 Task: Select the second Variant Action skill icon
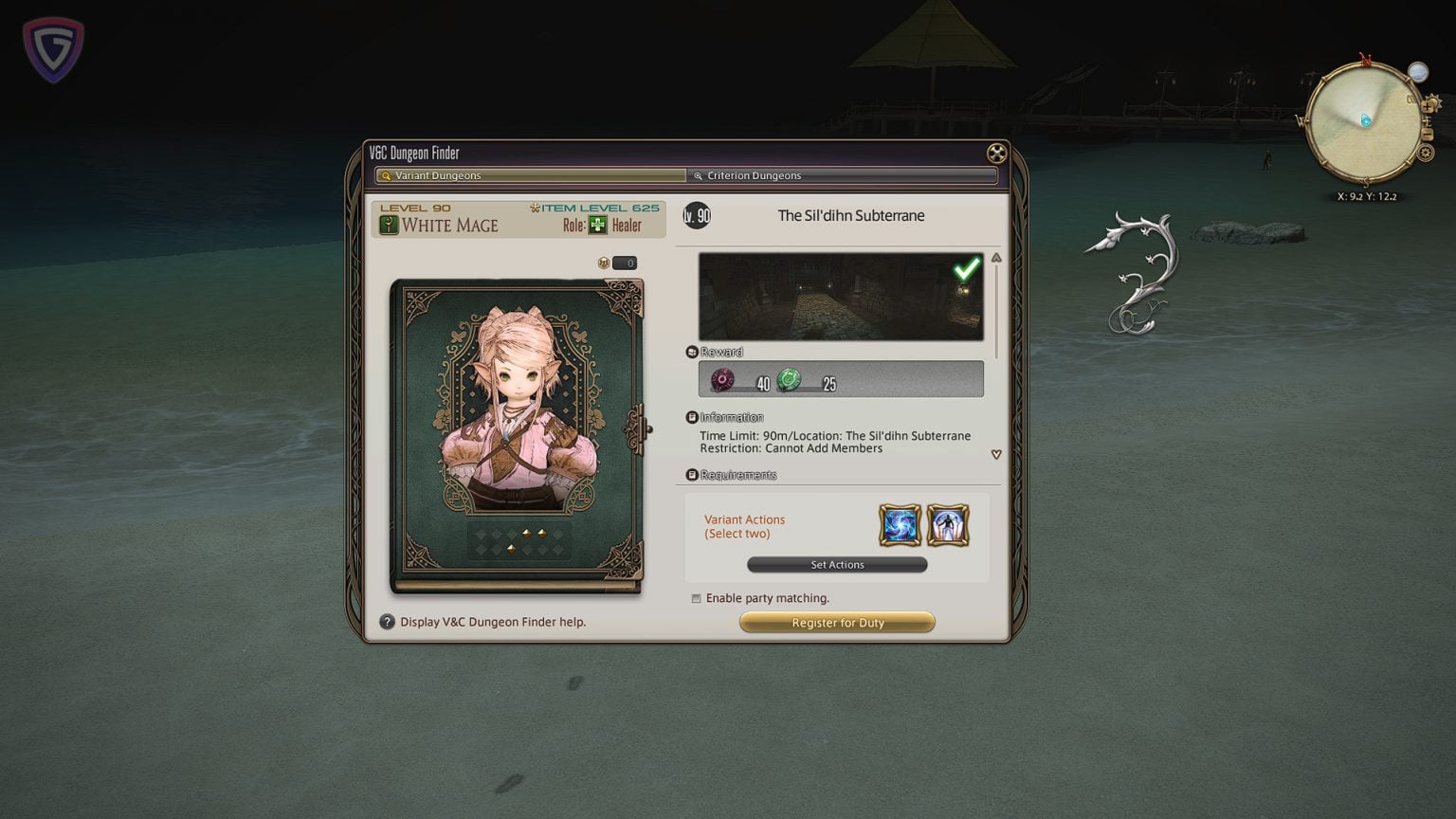tap(949, 524)
